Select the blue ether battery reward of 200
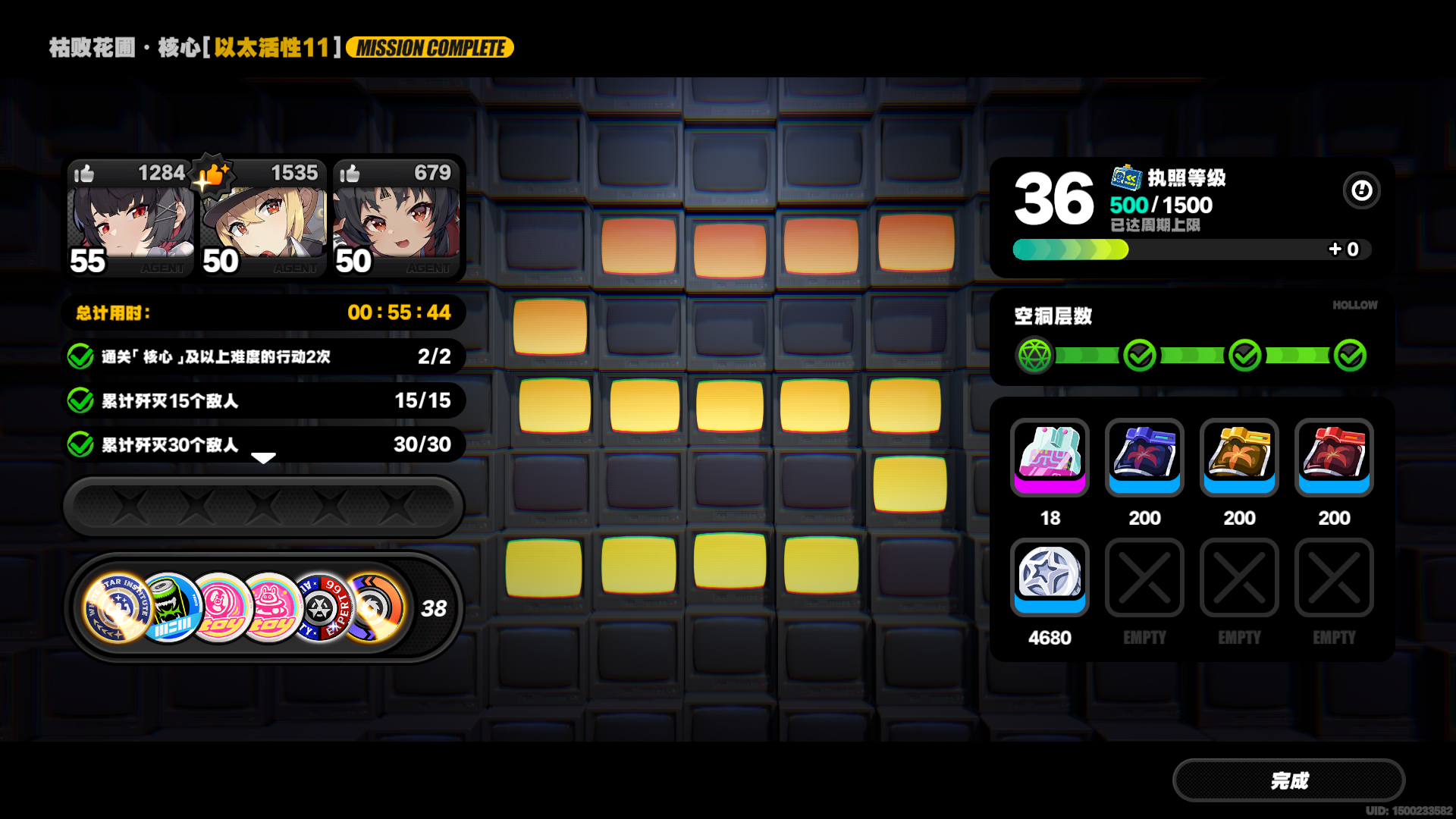The width and height of the screenshot is (1456, 819). click(x=1144, y=459)
